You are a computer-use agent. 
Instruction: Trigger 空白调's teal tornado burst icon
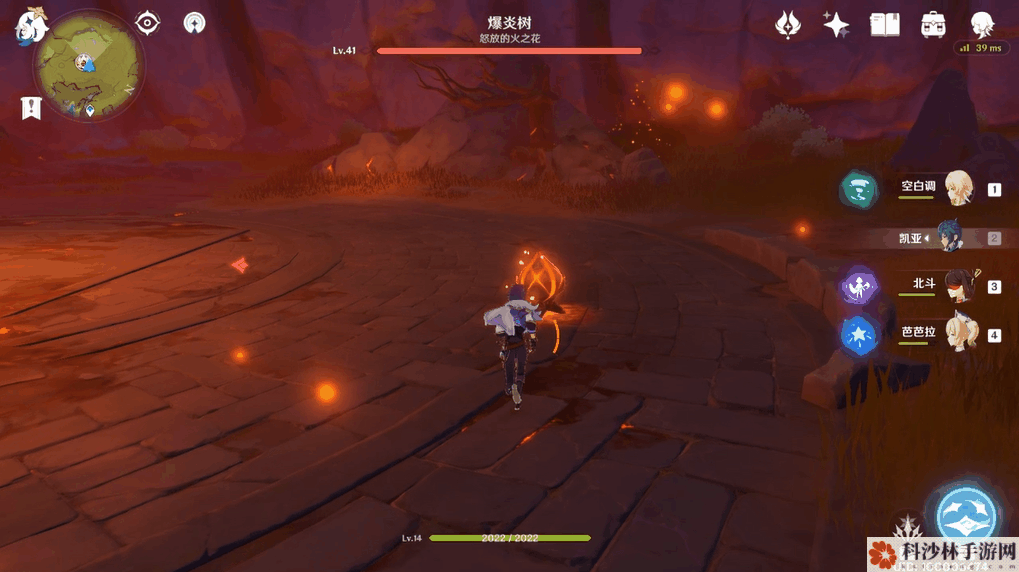[x=858, y=189]
